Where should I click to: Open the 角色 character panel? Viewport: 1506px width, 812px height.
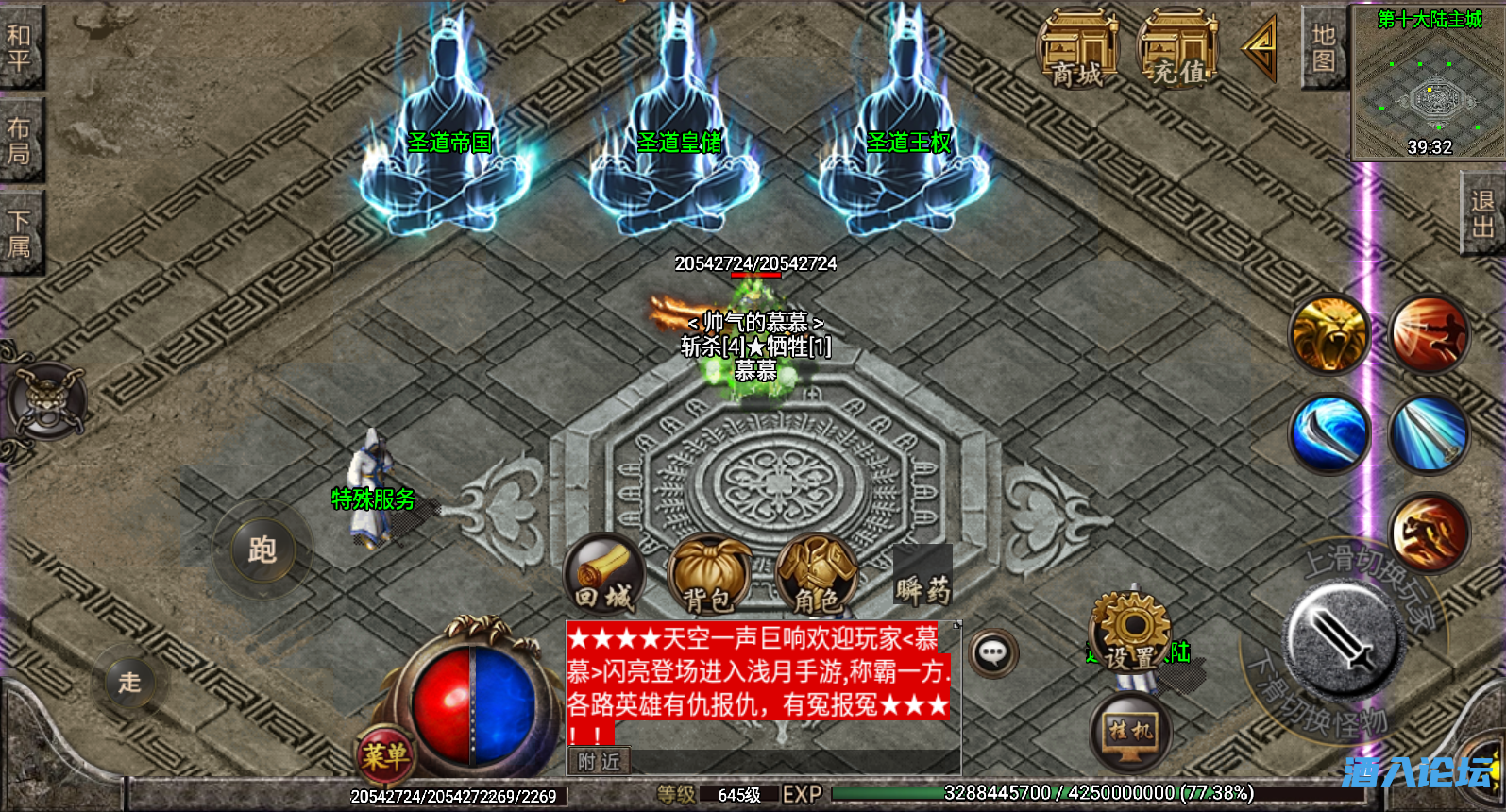(818, 574)
